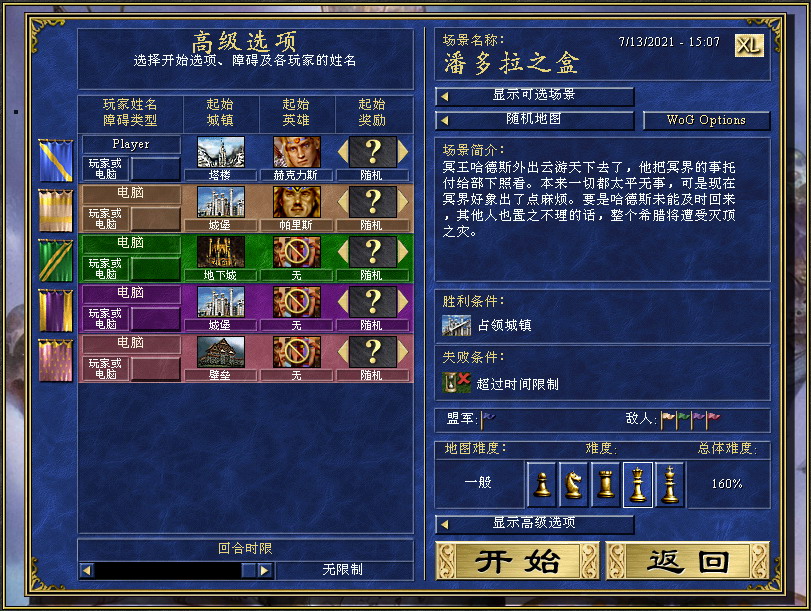The height and width of the screenshot is (611, 811).
Task: Increase turn time limit with right slider arrow
Action: tap(265, 570)
